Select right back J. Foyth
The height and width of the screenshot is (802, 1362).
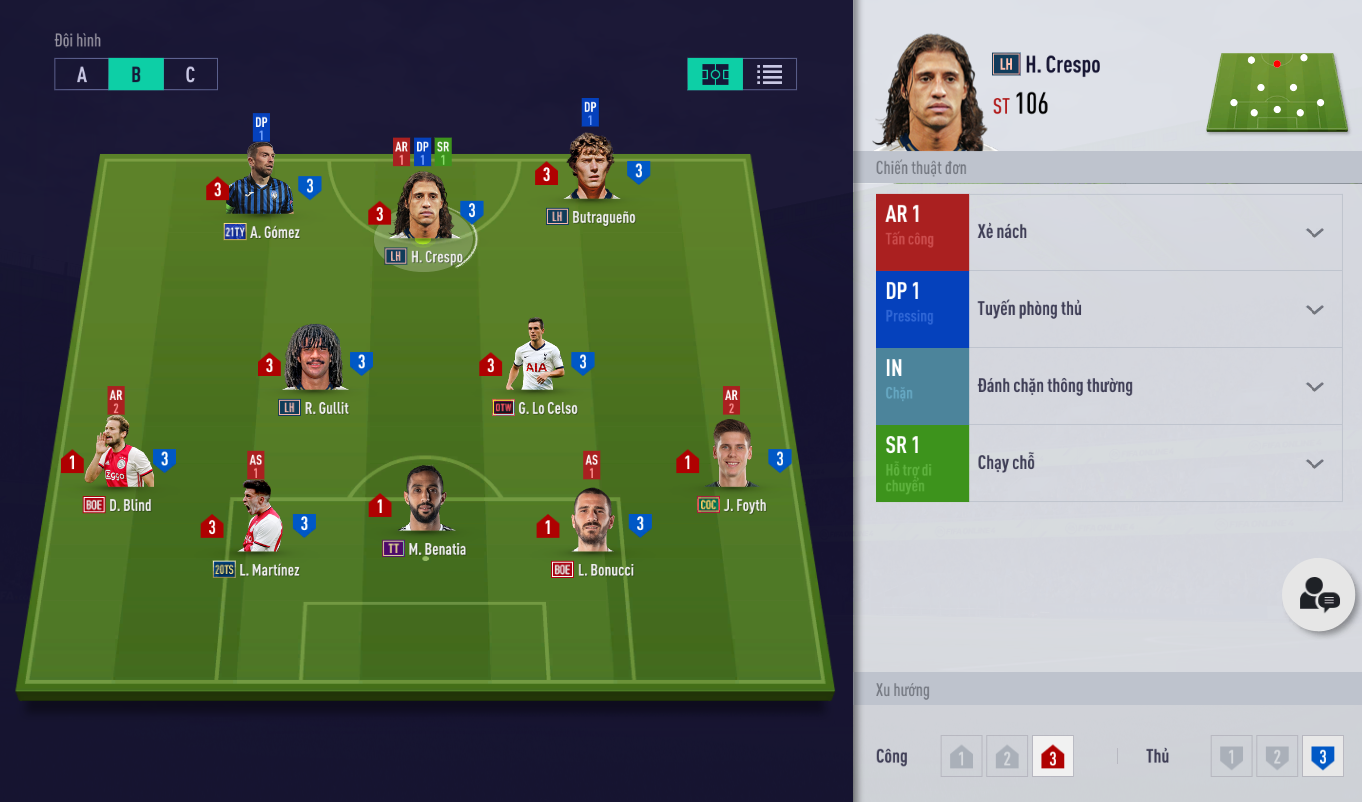pyautogui.click(x=732, y=457)
